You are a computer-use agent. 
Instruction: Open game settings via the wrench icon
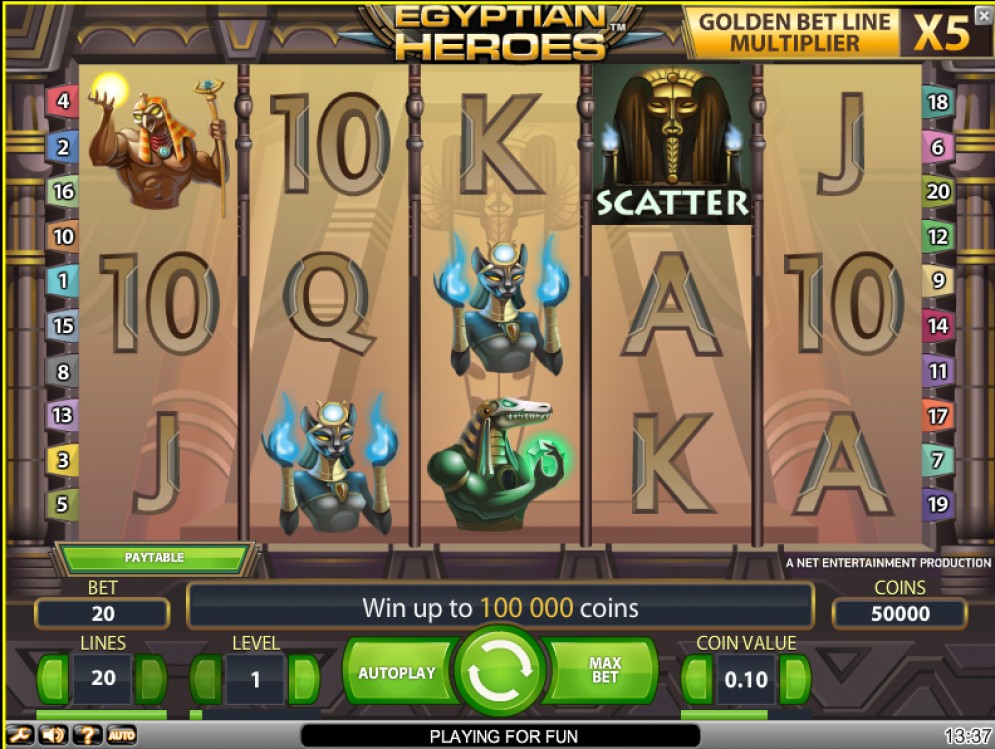(x=19, y=736)
